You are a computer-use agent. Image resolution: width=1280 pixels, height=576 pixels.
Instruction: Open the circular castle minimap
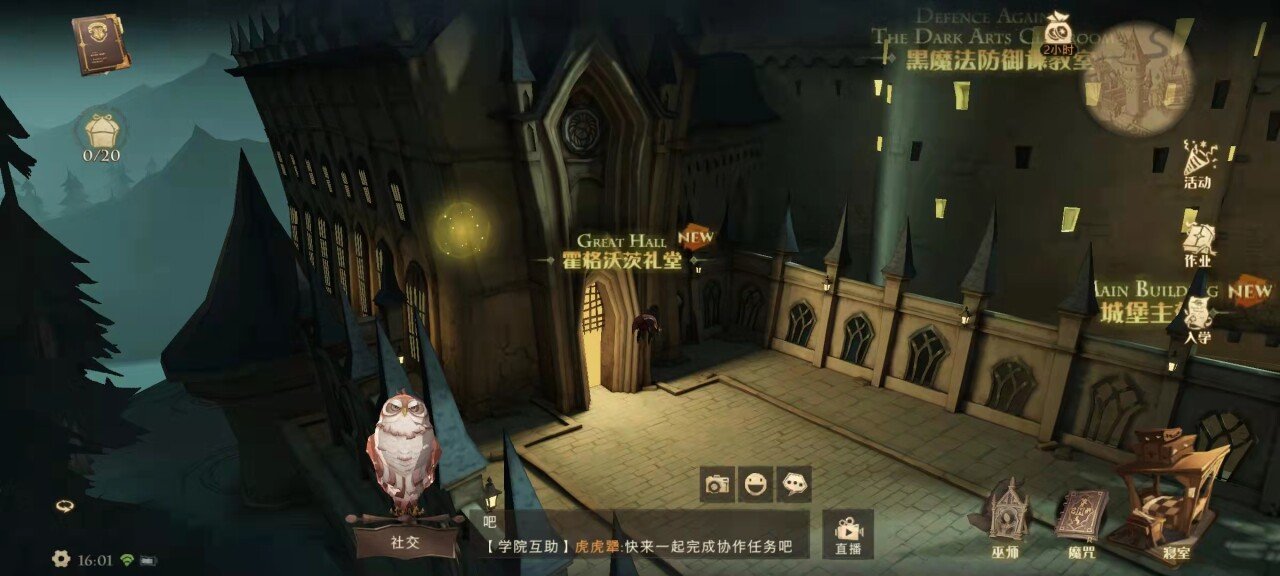[1138, 76]
